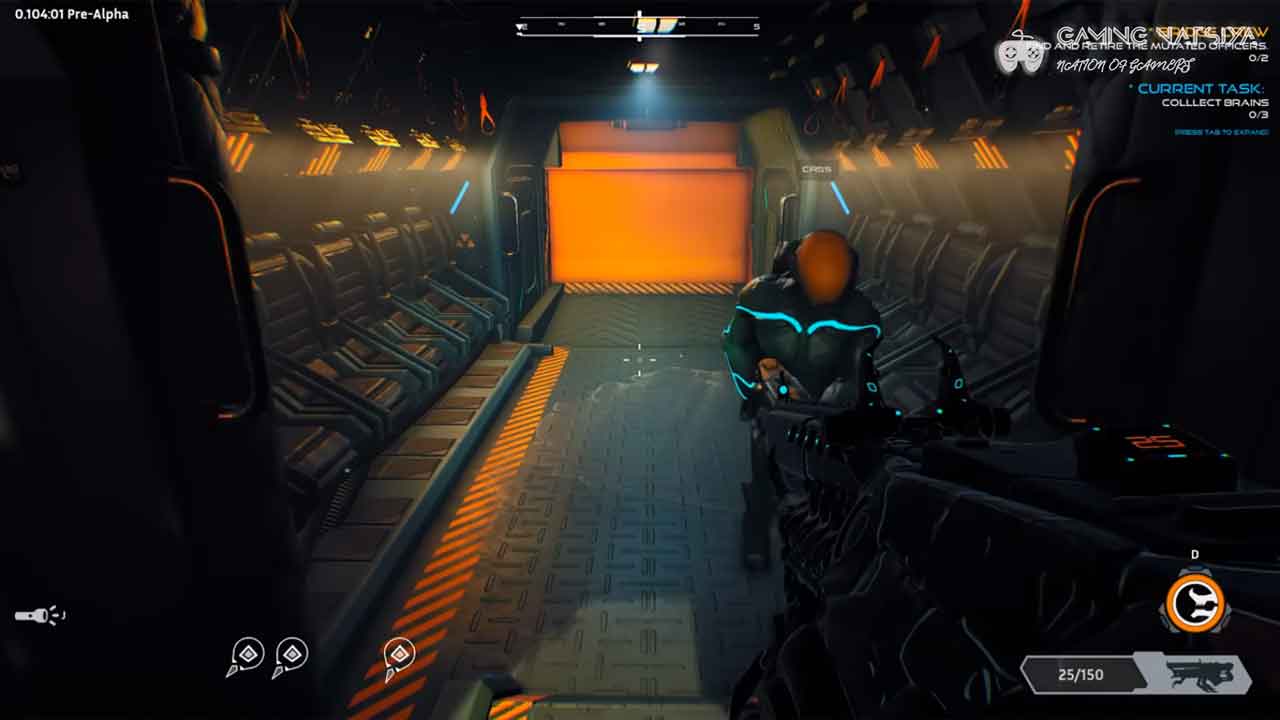Activate the orange circular claw ability
1280x720 pixels.
(x=1196, y=602)
